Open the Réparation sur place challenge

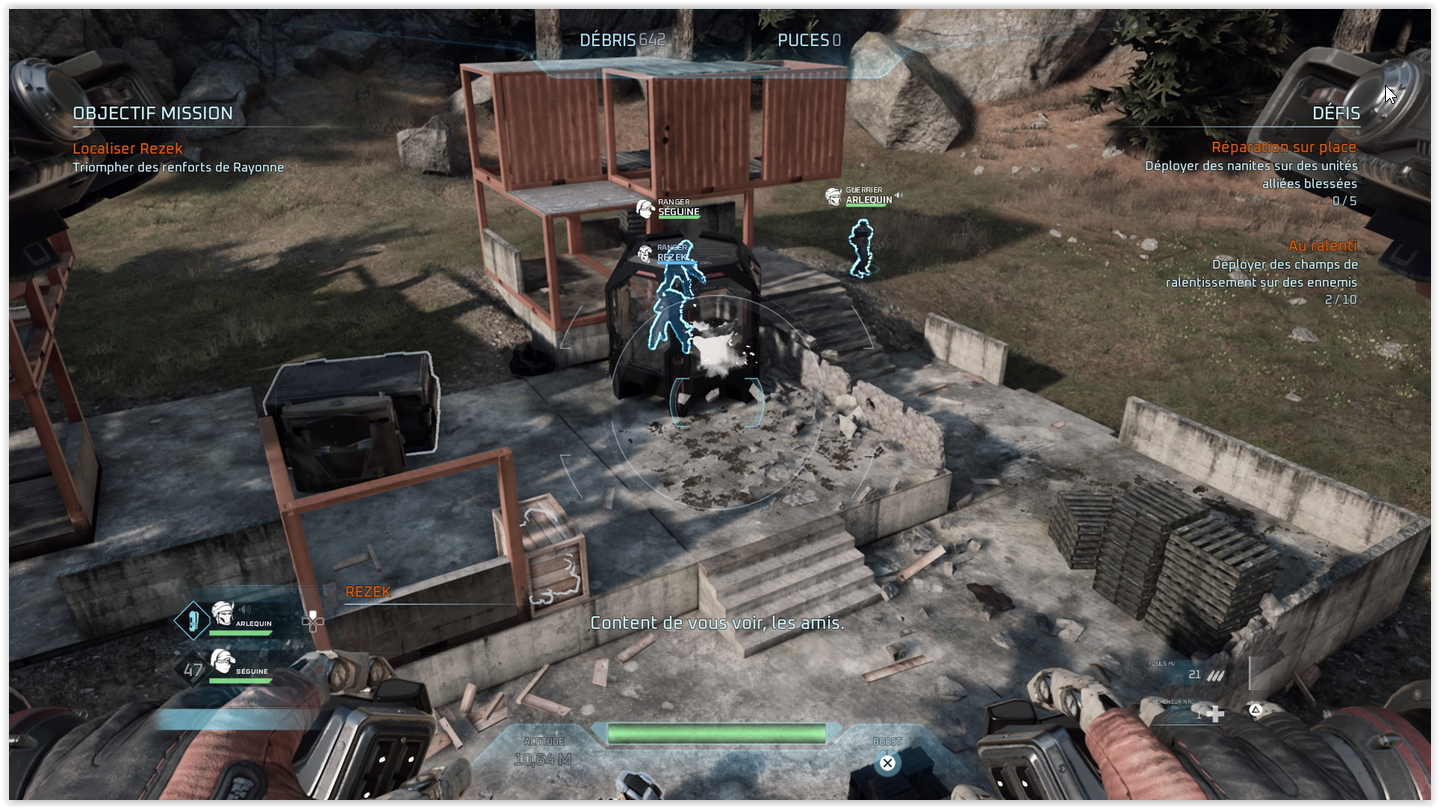pos(1283,147)
